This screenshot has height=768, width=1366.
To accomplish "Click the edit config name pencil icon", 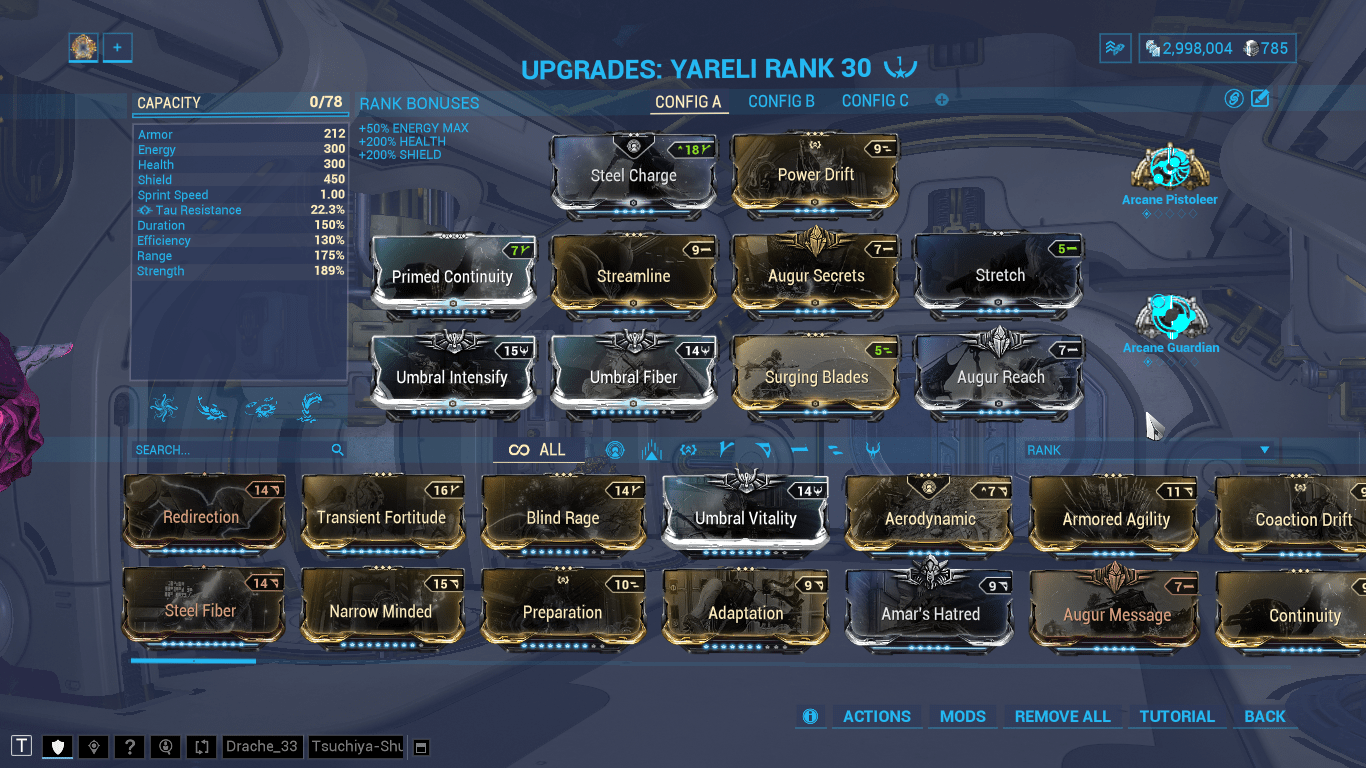I will 1261,99.
